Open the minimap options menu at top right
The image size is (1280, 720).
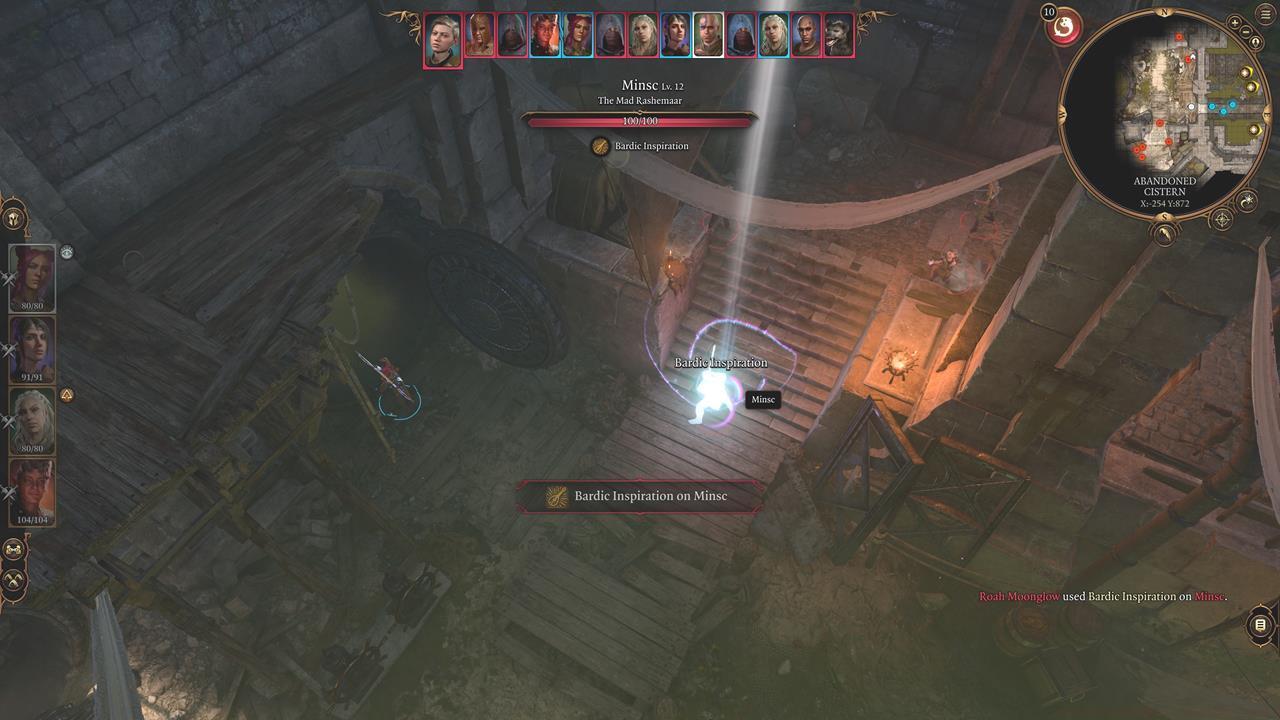[x=1264, y=14]
